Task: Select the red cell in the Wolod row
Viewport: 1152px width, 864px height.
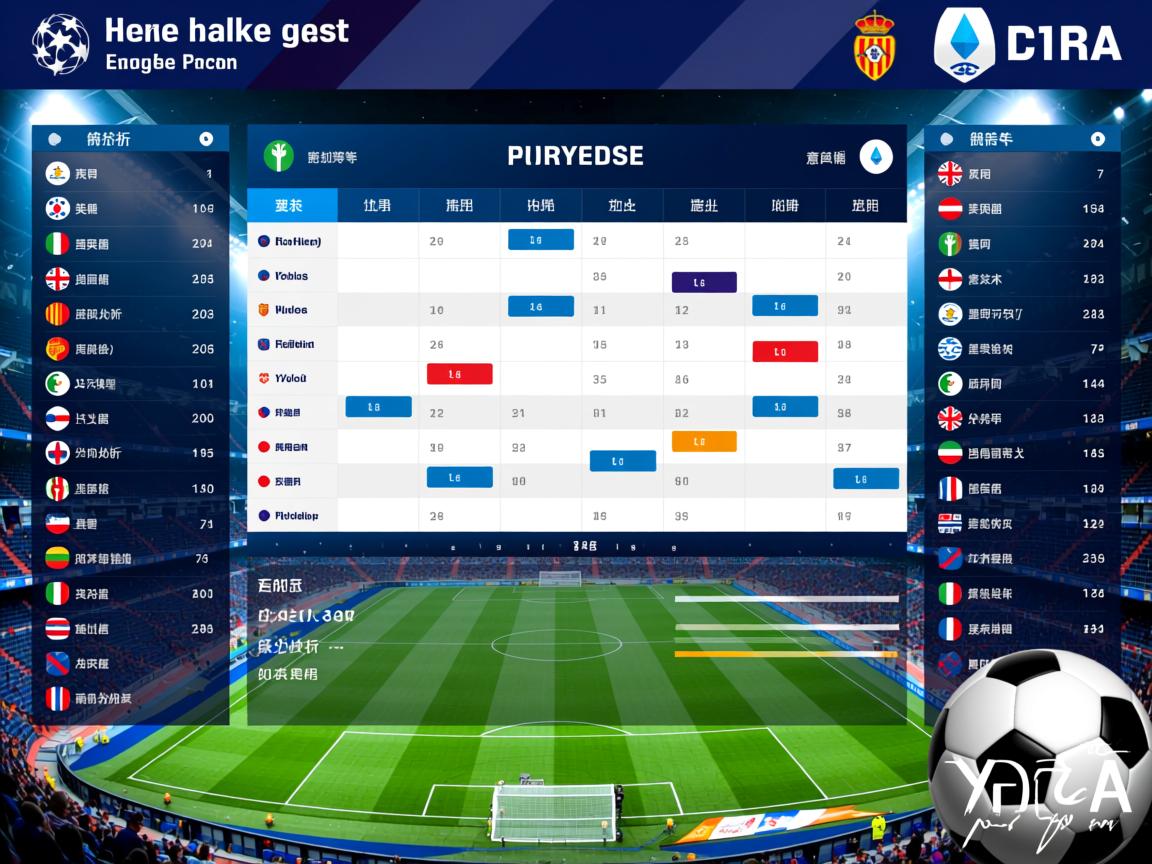Action: (x=459, y=374)
